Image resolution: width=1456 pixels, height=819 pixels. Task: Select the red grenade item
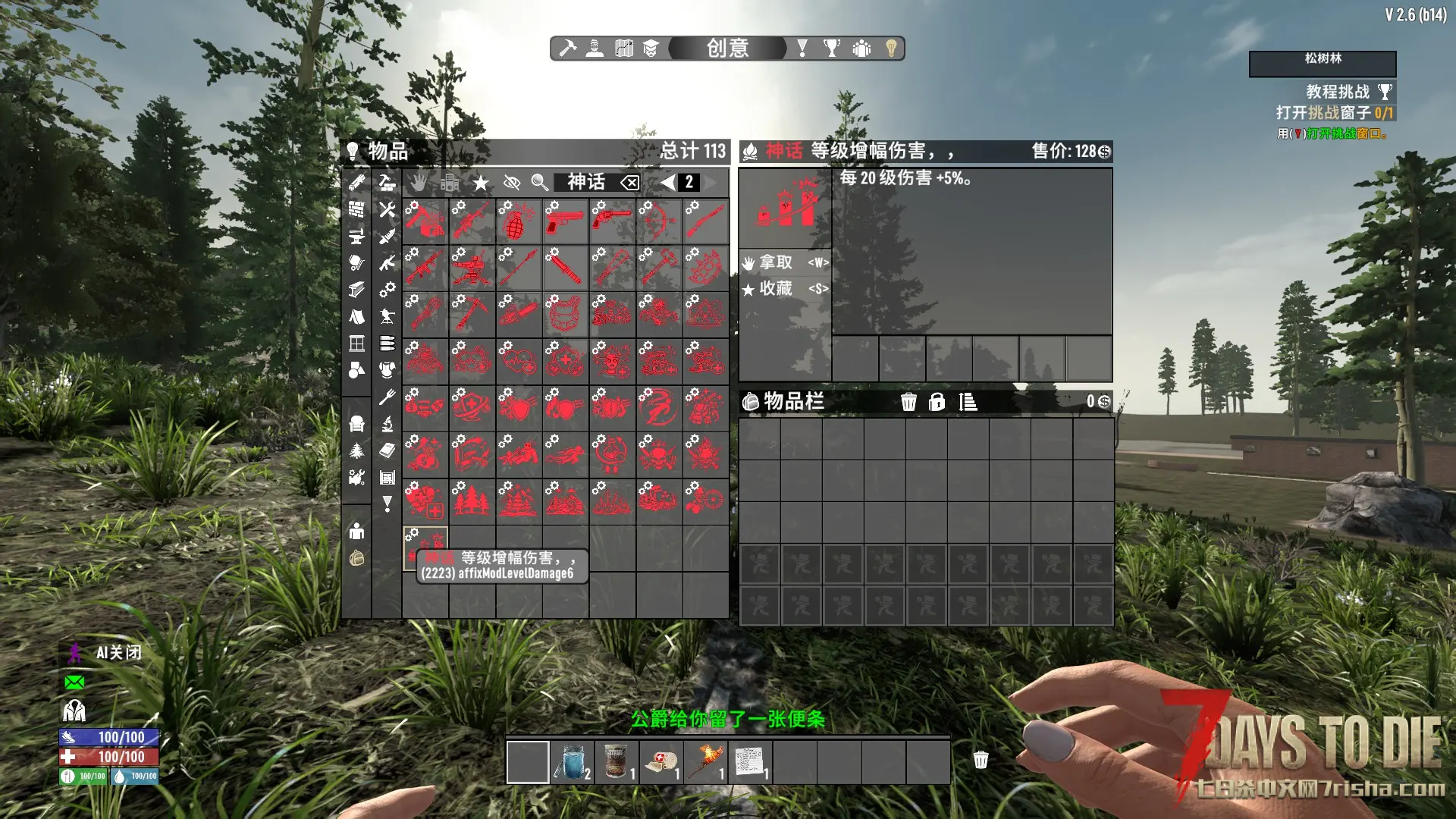(x=518, y=221)
